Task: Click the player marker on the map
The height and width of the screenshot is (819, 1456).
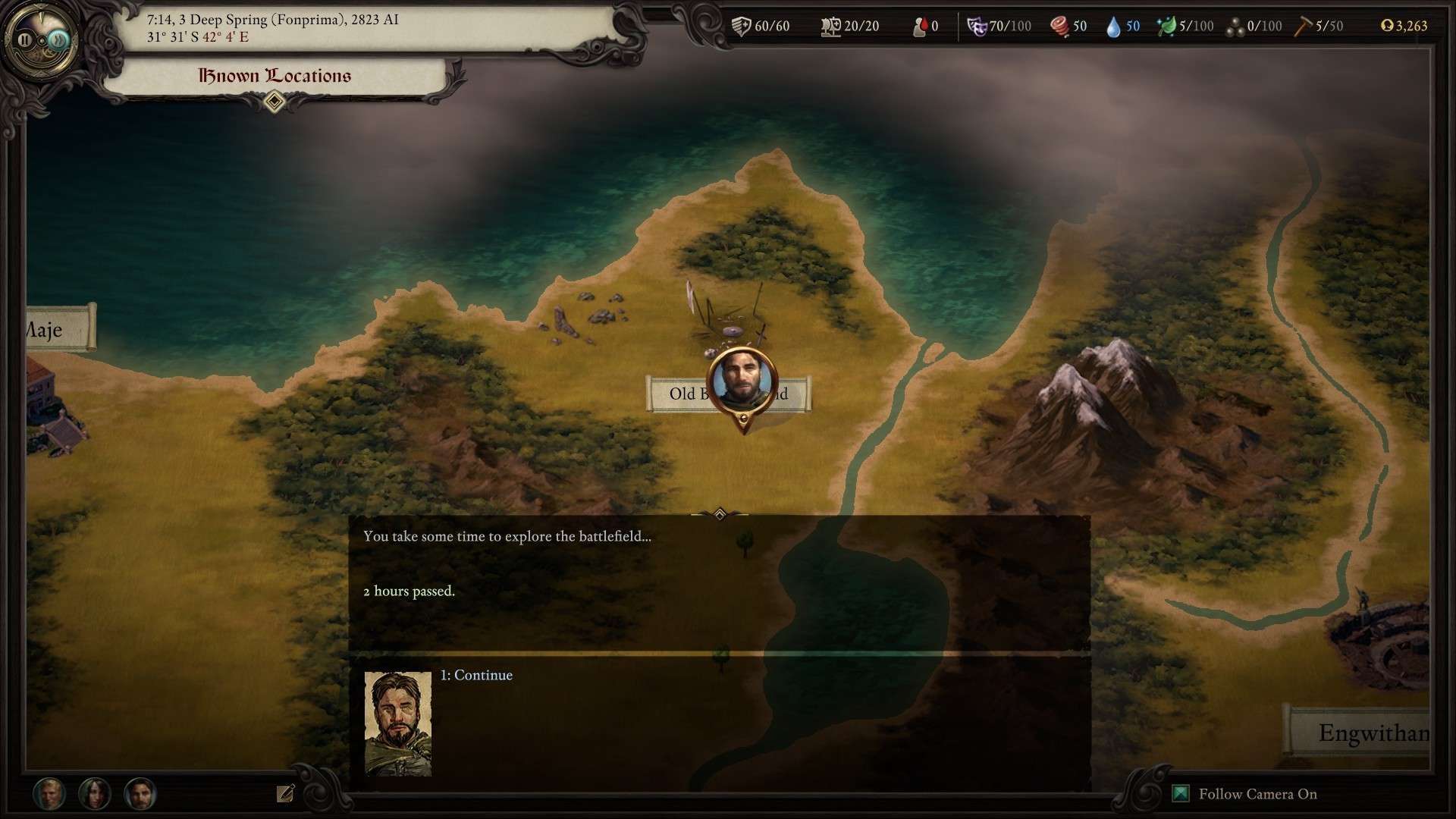Action: tap(742, 379)
